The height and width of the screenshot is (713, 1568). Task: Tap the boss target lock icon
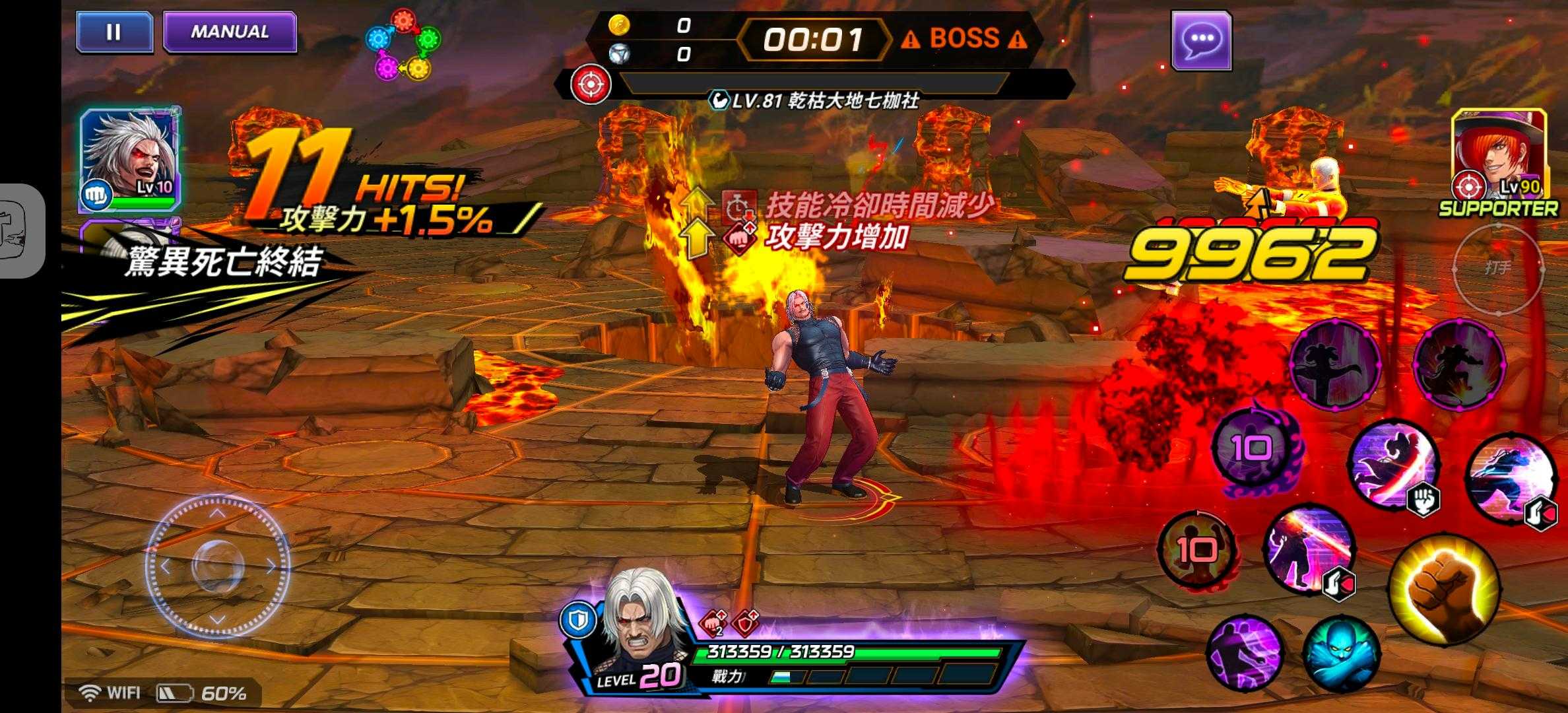(x=591, y=85)
